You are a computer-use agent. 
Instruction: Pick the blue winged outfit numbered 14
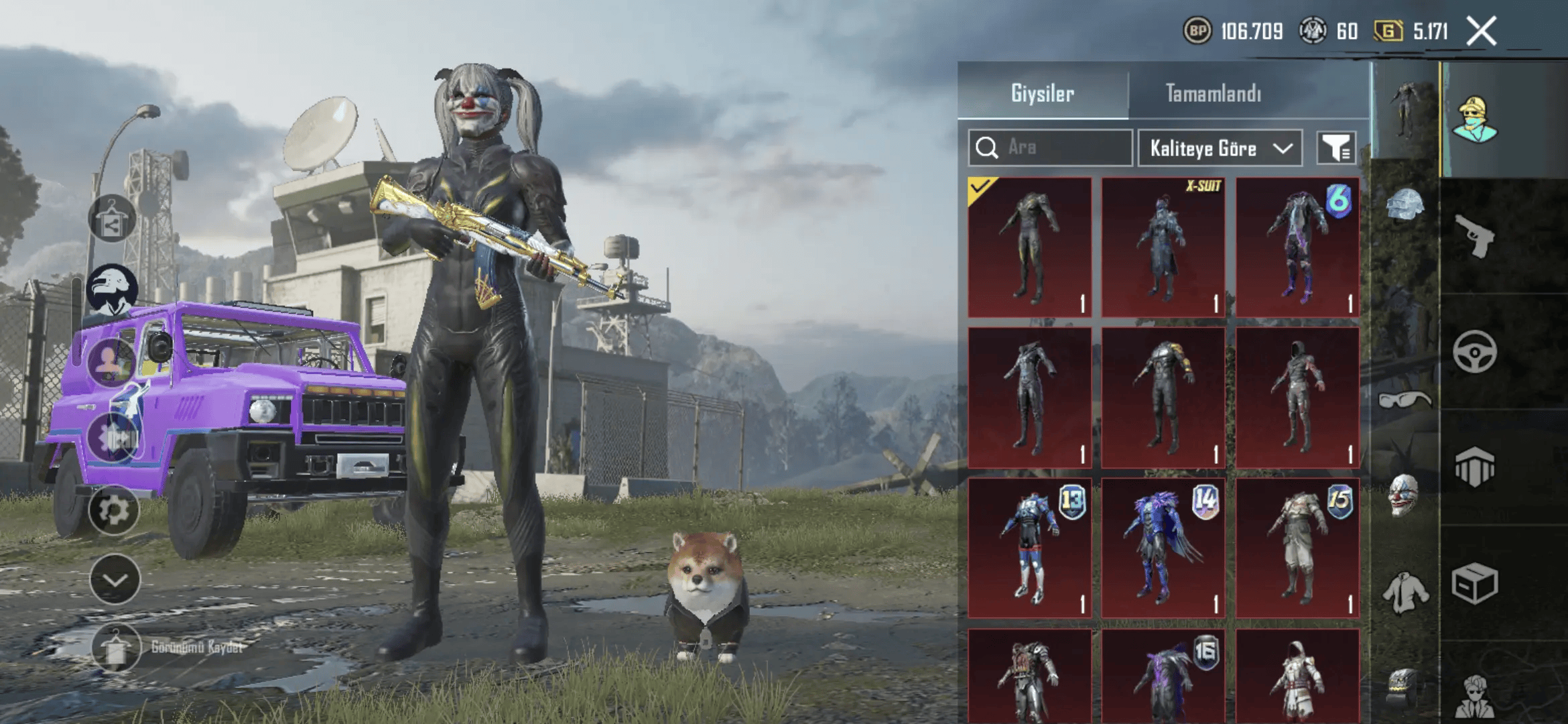click(x=1163, y=547)
